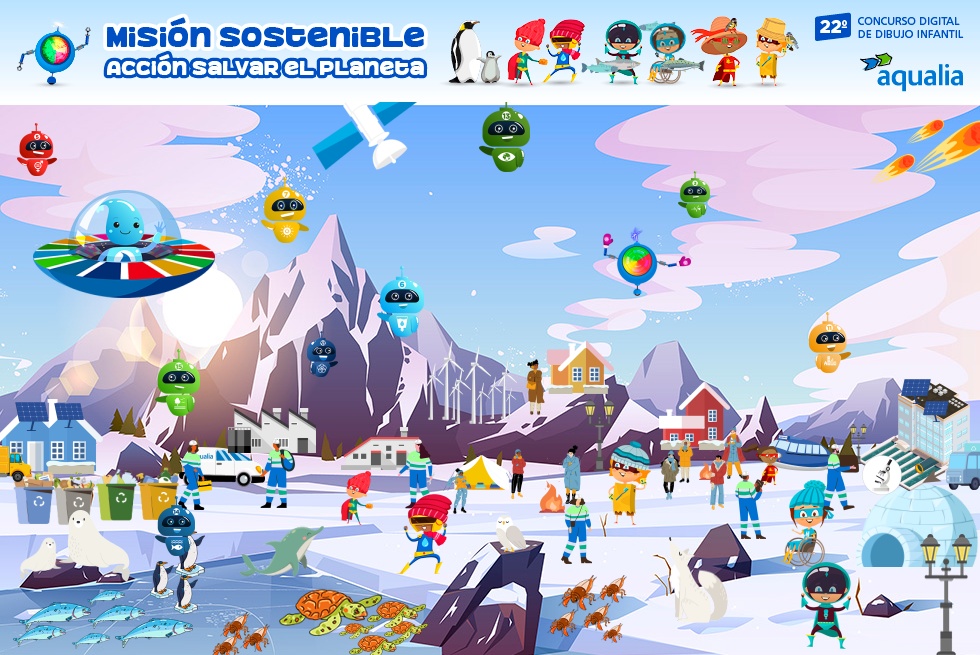Select the floating rainbow sphere robot with mittens
This screenshot has height=655, width=980.
click(636, 262)
